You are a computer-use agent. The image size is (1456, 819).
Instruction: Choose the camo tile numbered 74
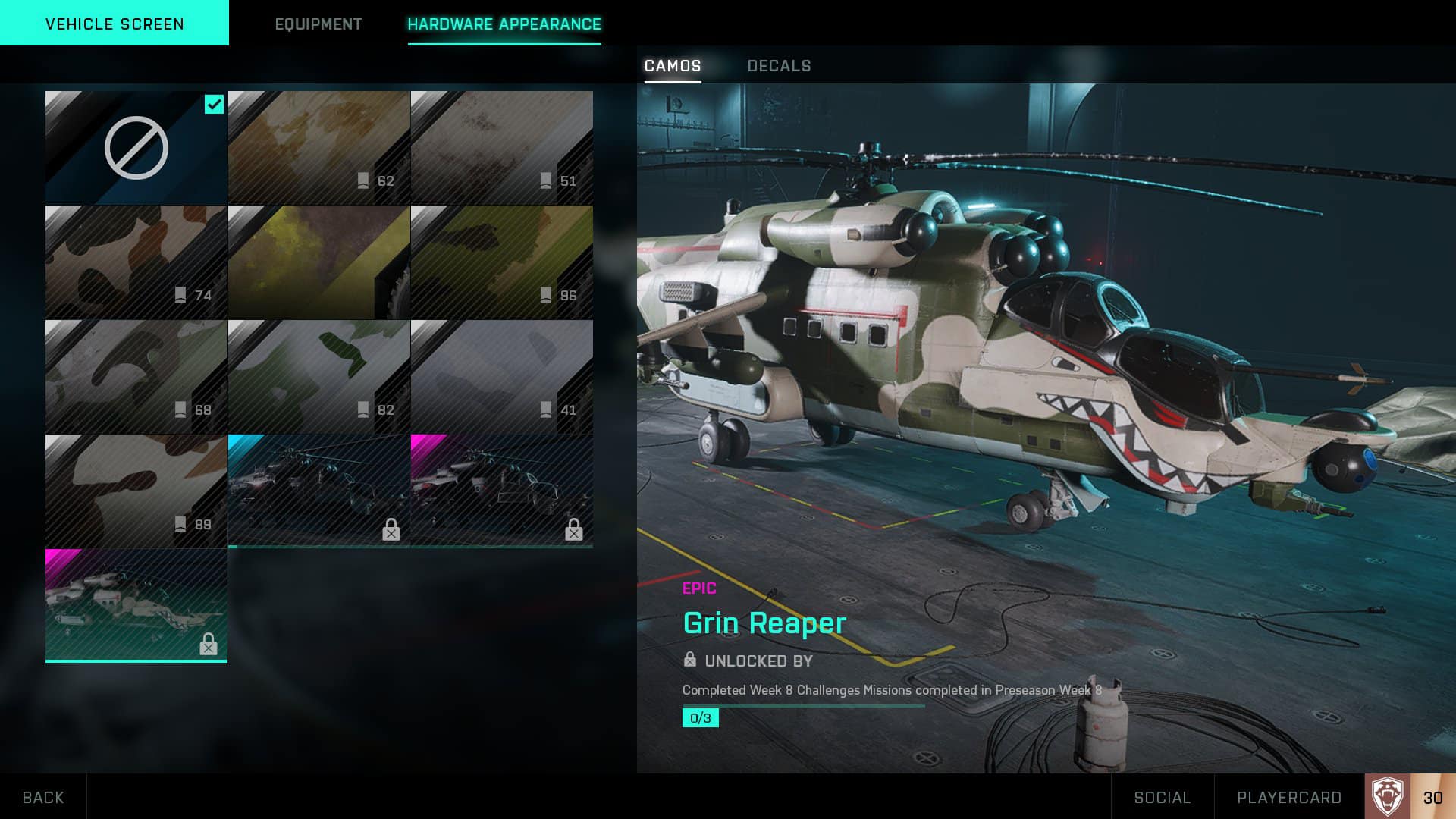(x=136, y=262)
